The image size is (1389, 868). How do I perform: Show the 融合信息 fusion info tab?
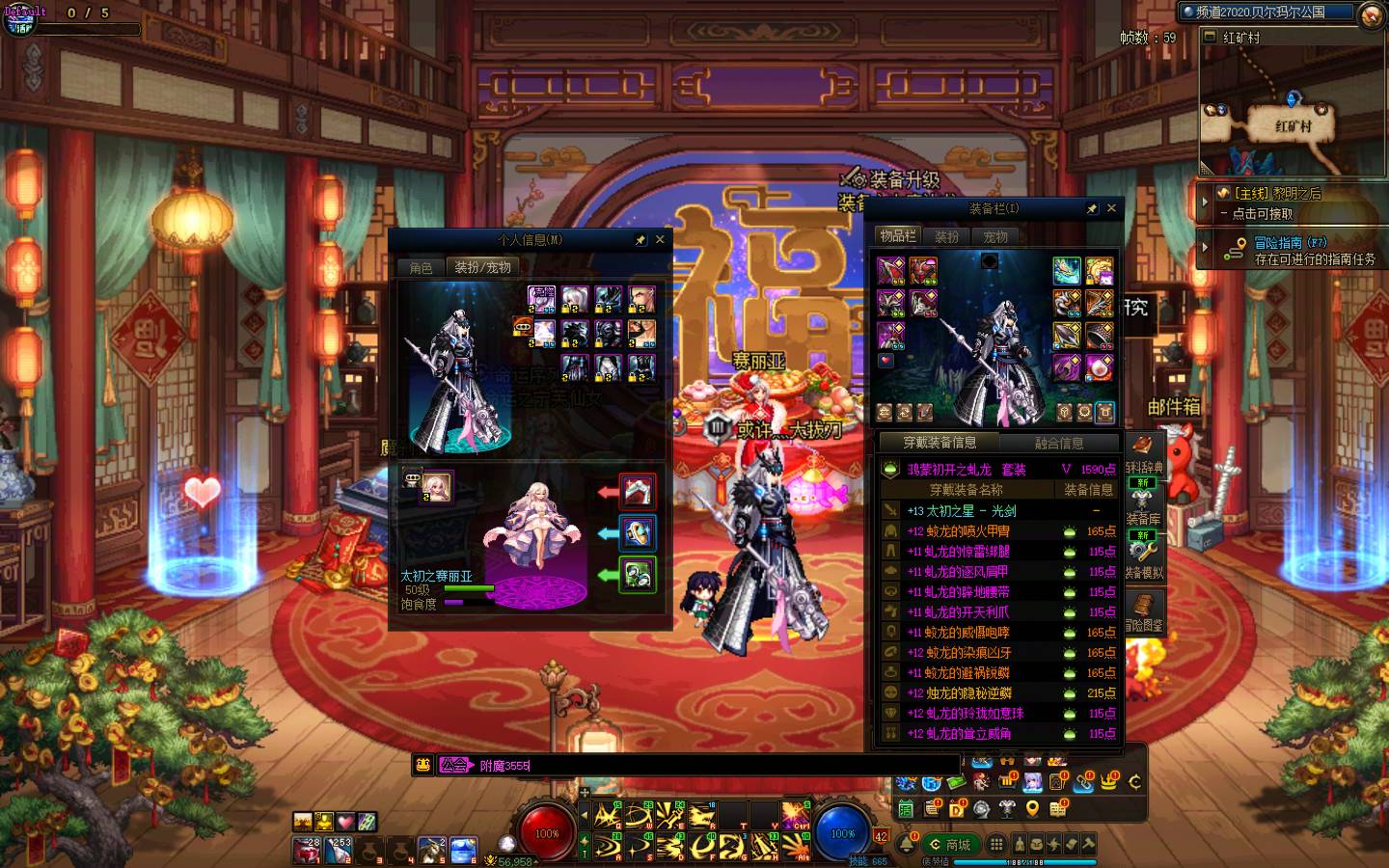pos(1058,443)
